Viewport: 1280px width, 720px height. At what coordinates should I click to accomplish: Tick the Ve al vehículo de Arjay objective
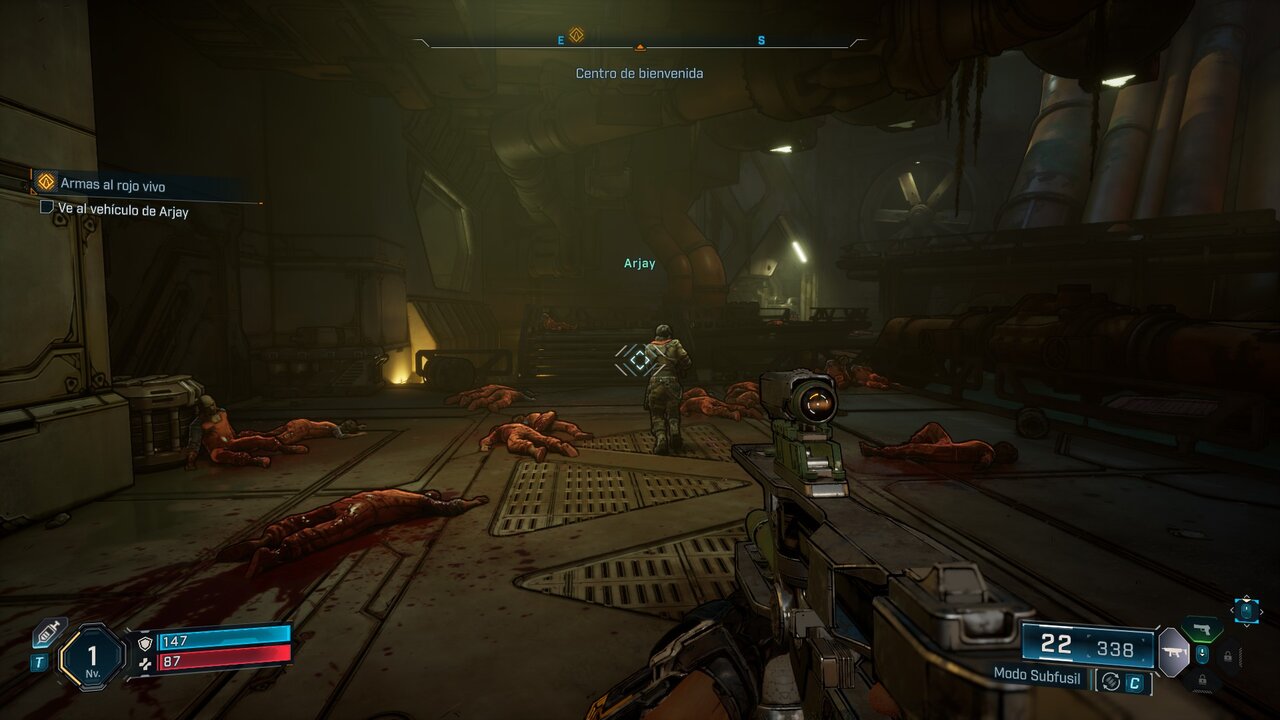click(46, 207)
